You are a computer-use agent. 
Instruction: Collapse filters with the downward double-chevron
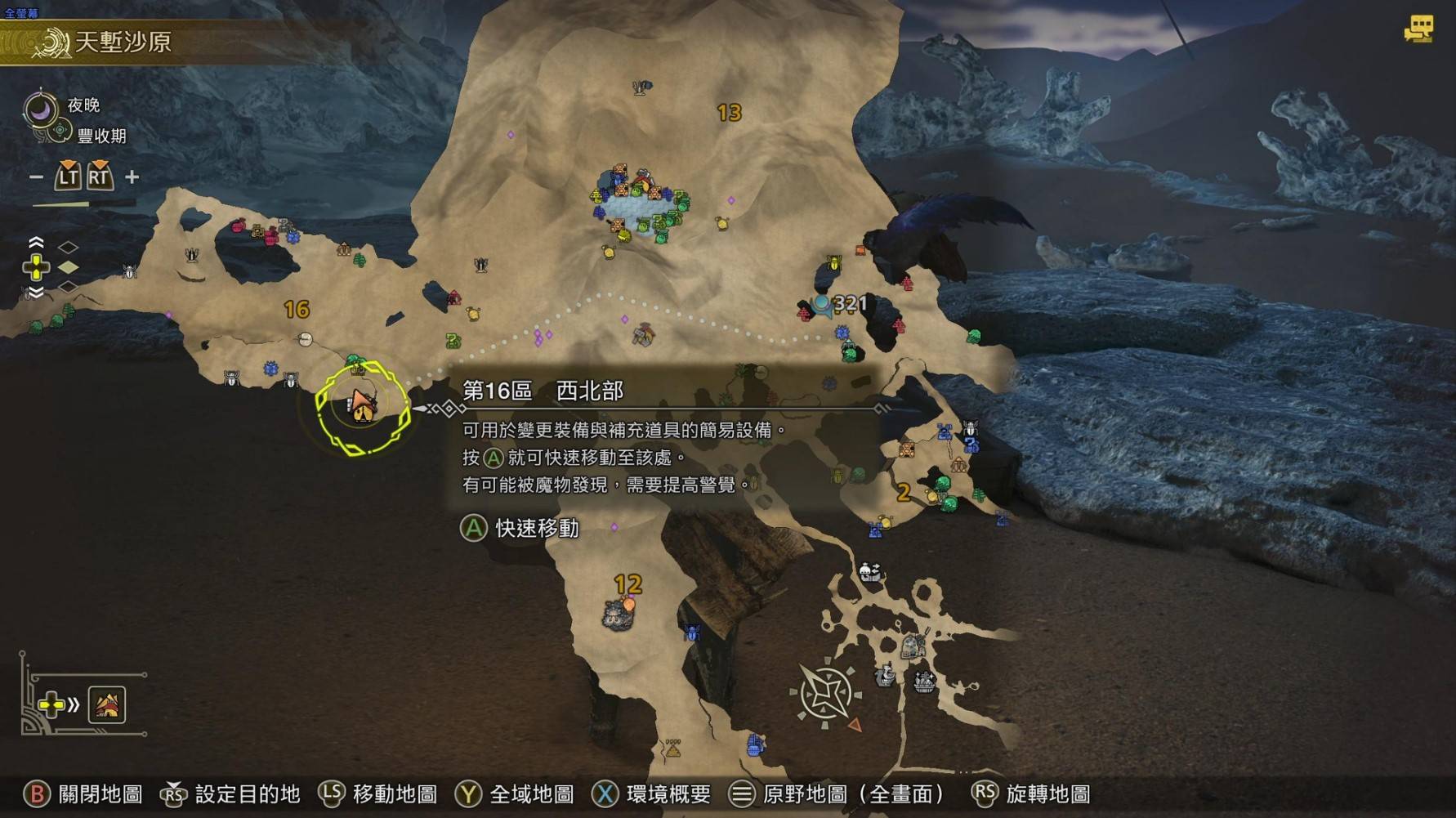point(36,291)
